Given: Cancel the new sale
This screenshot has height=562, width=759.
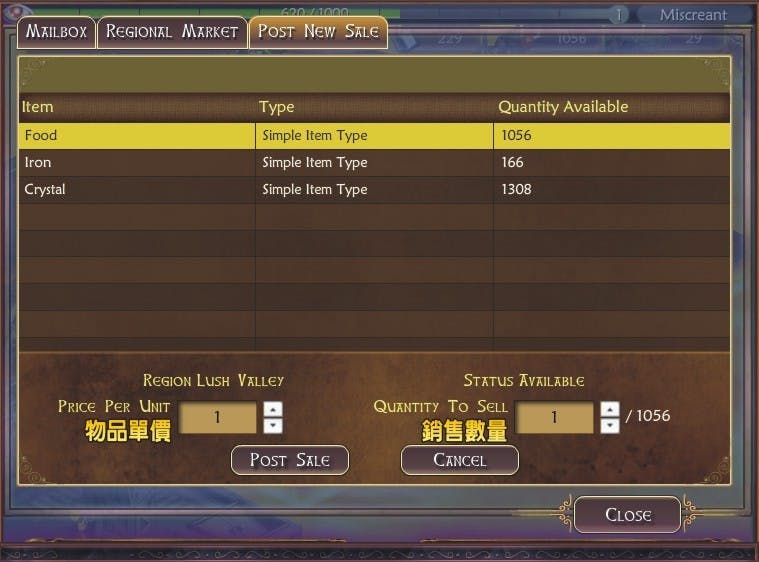Looking at the screenshot, I should pos(460,460).
